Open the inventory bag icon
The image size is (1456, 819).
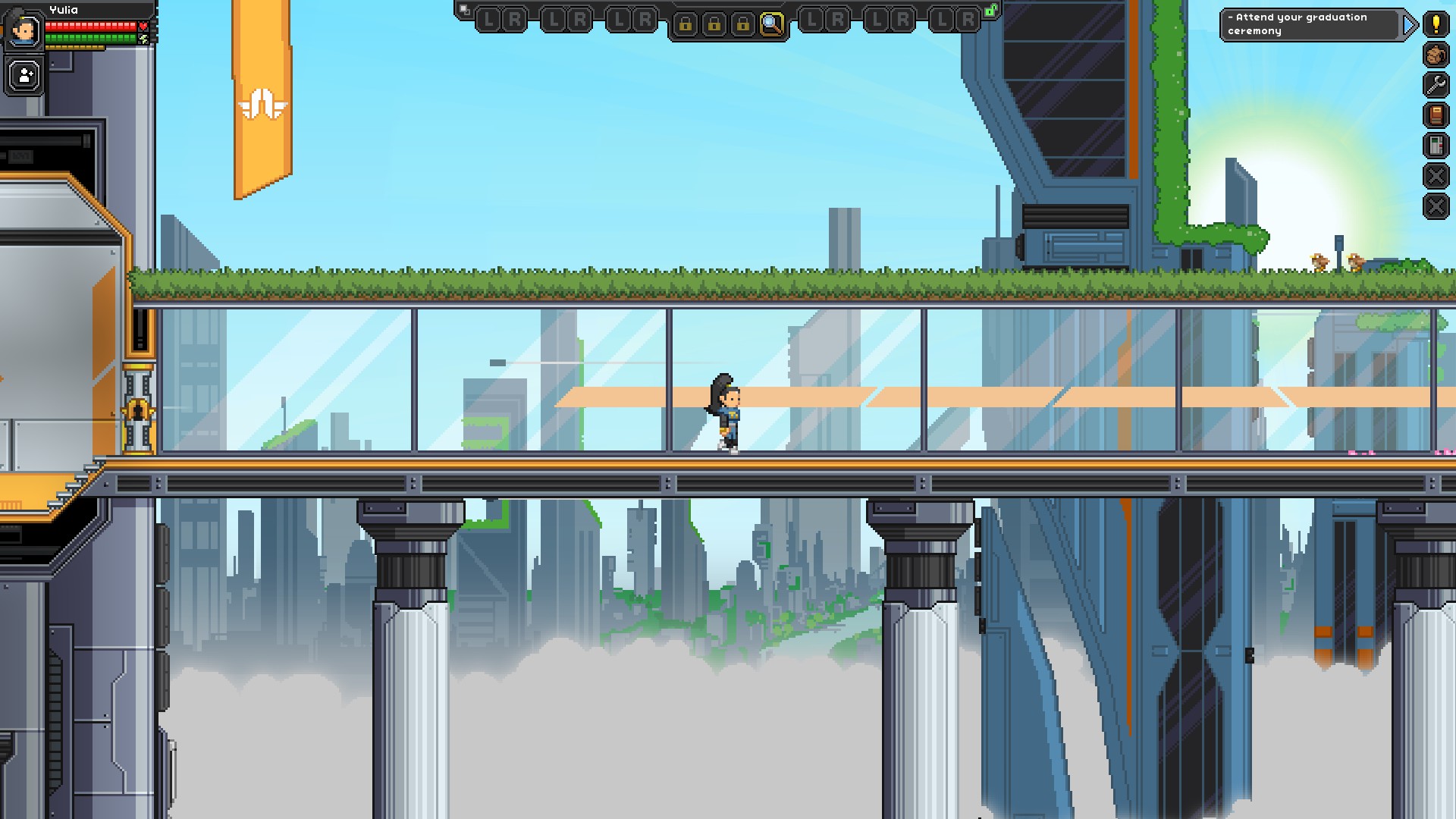click(x=1436, y=55)
